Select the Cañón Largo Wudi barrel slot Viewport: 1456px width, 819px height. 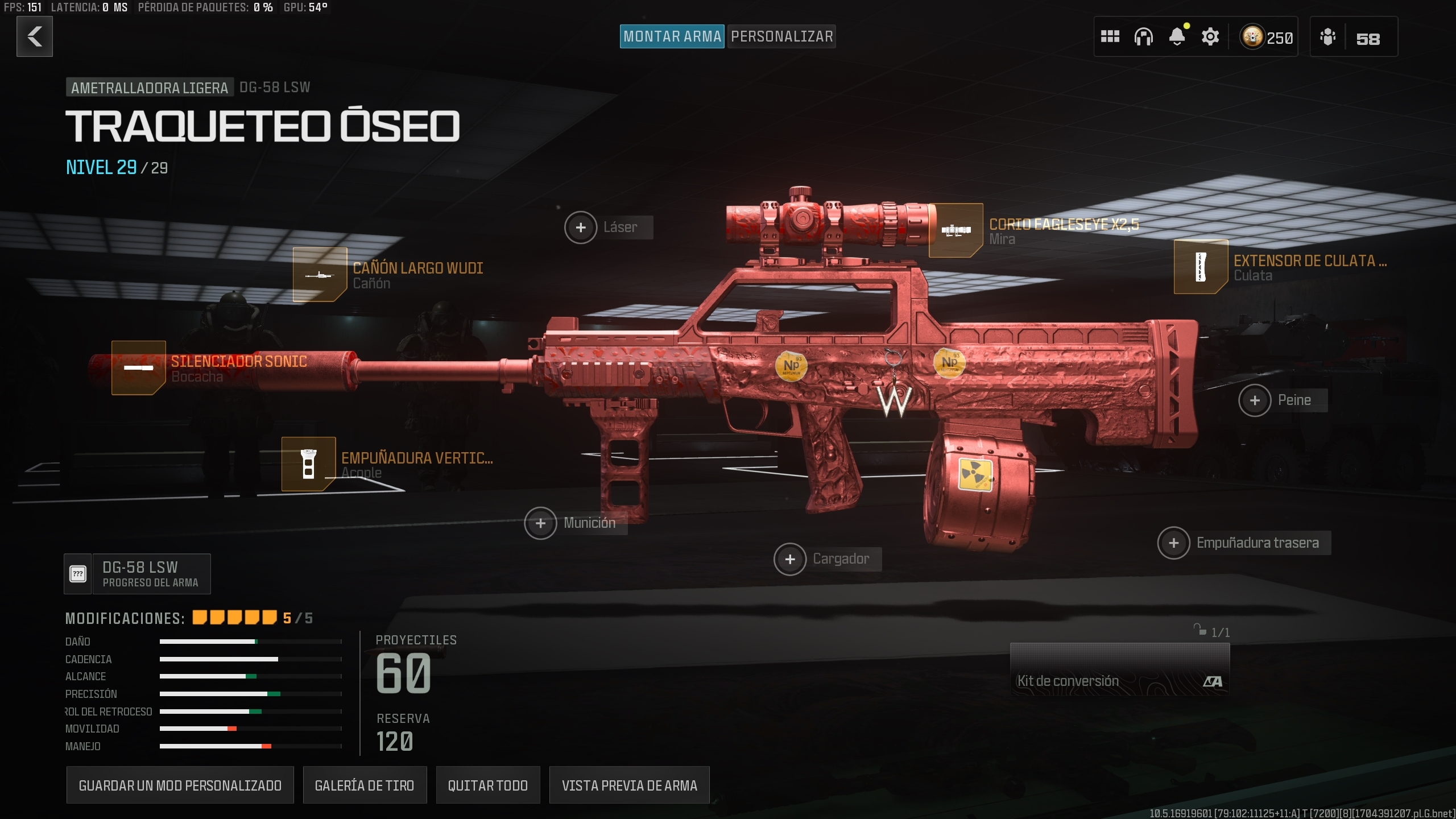pyautogui.click(x=320, y=275)
